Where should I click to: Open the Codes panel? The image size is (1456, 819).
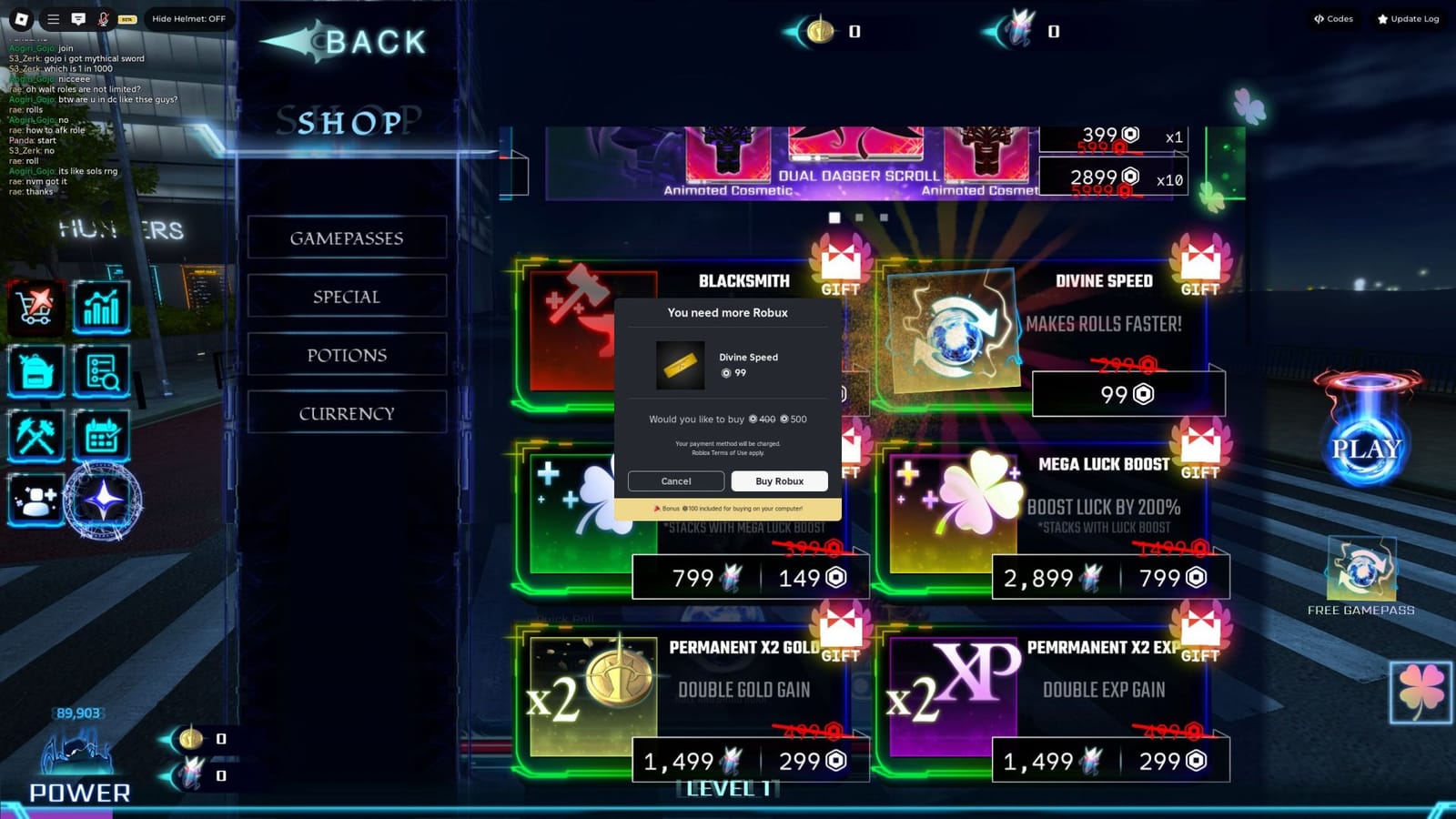point(1331,18)
